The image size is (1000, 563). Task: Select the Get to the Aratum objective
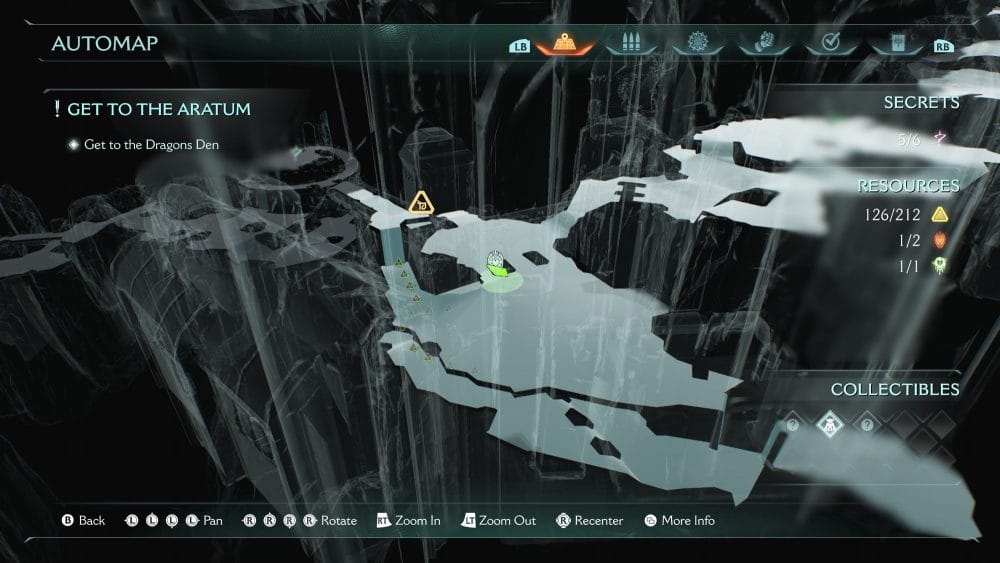click(159, 108)
